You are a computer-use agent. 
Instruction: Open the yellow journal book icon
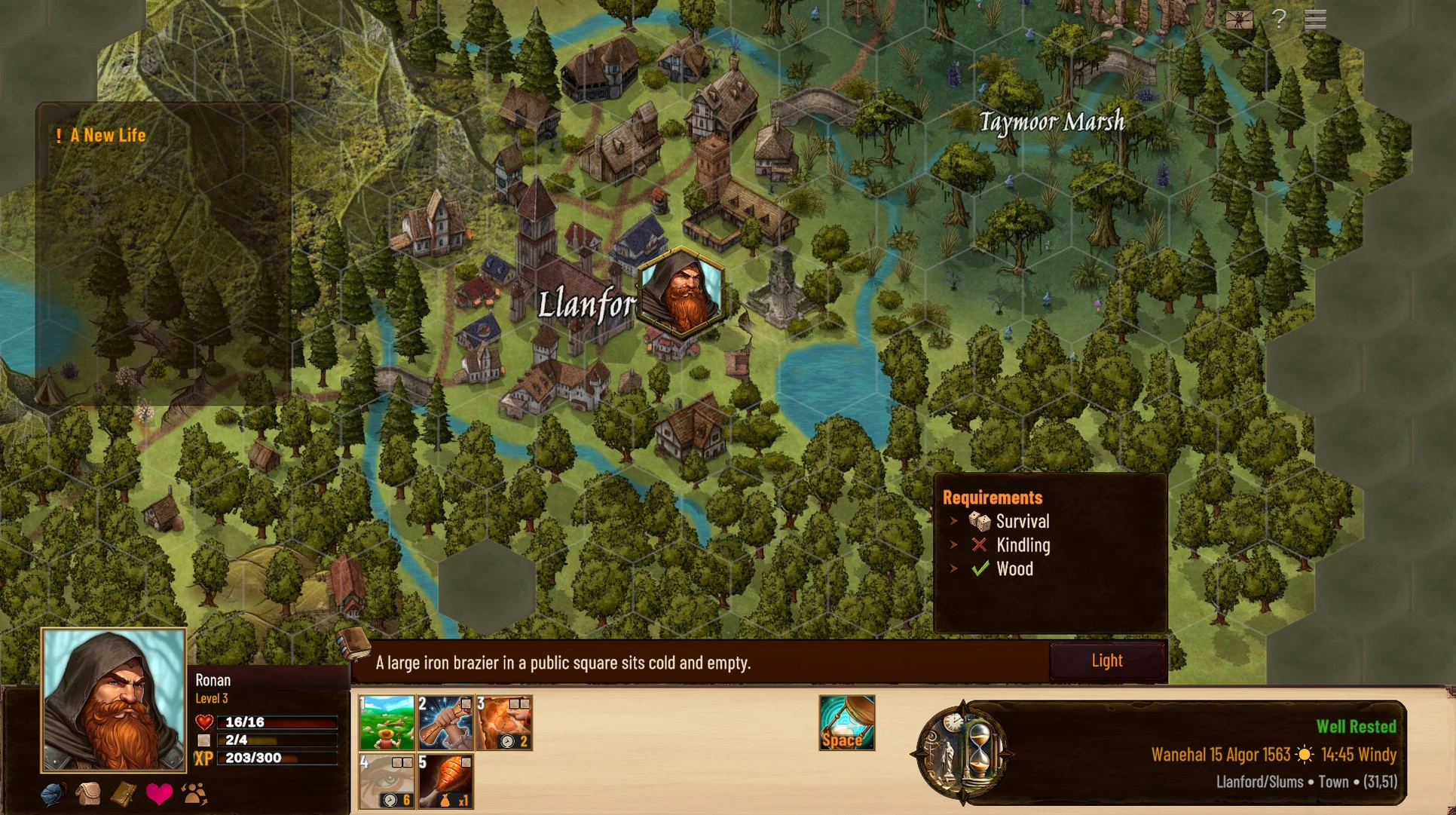click(123, 795)
